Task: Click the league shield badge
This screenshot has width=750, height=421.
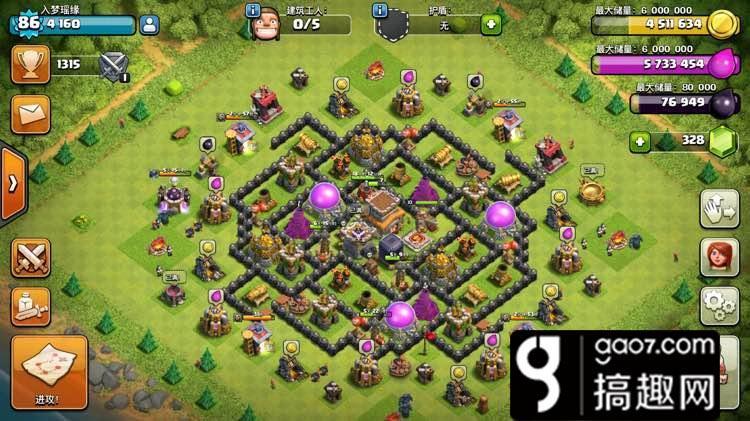Action: coord(113,66)
